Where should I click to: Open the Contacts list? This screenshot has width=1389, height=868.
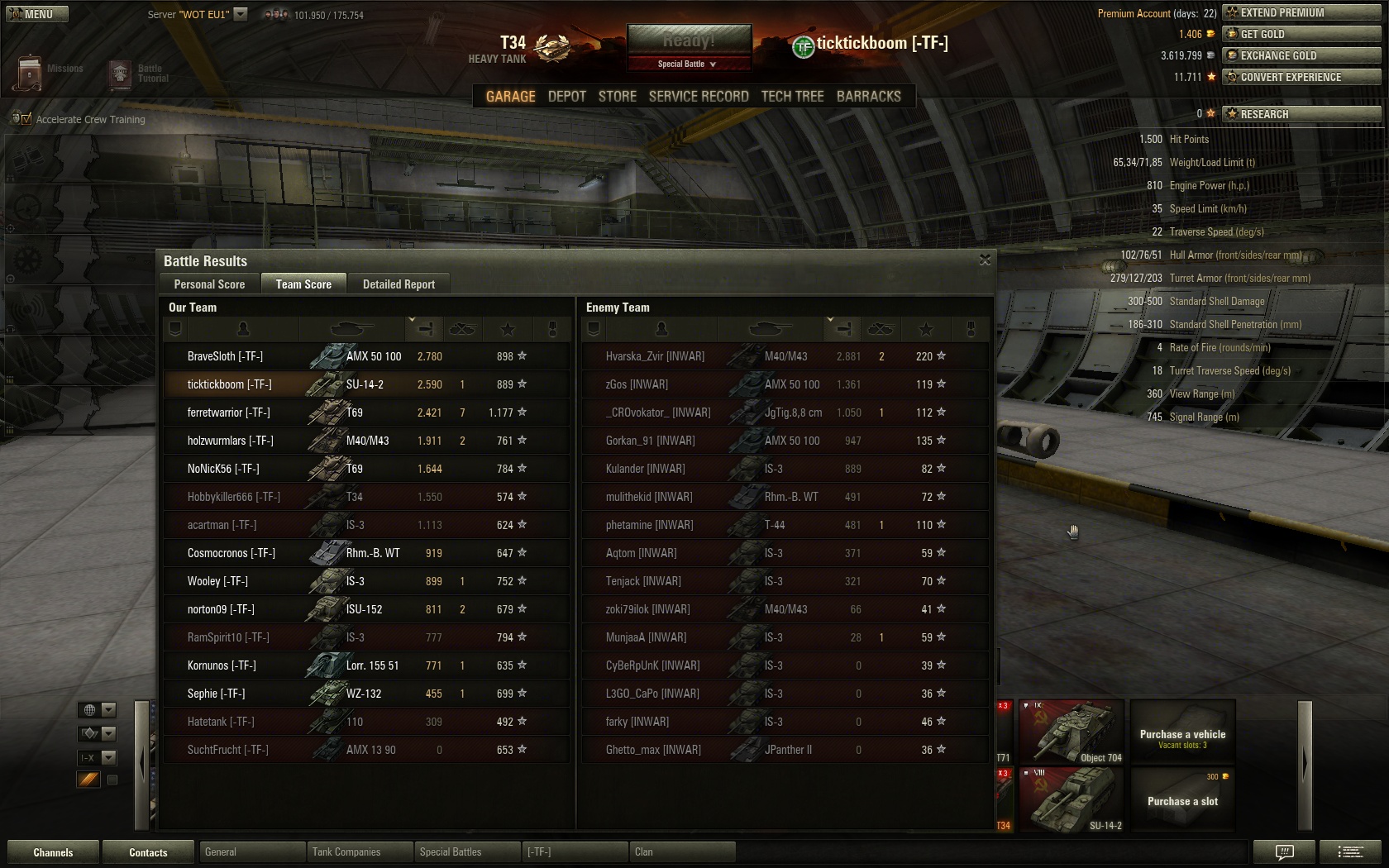click(148, 852)
